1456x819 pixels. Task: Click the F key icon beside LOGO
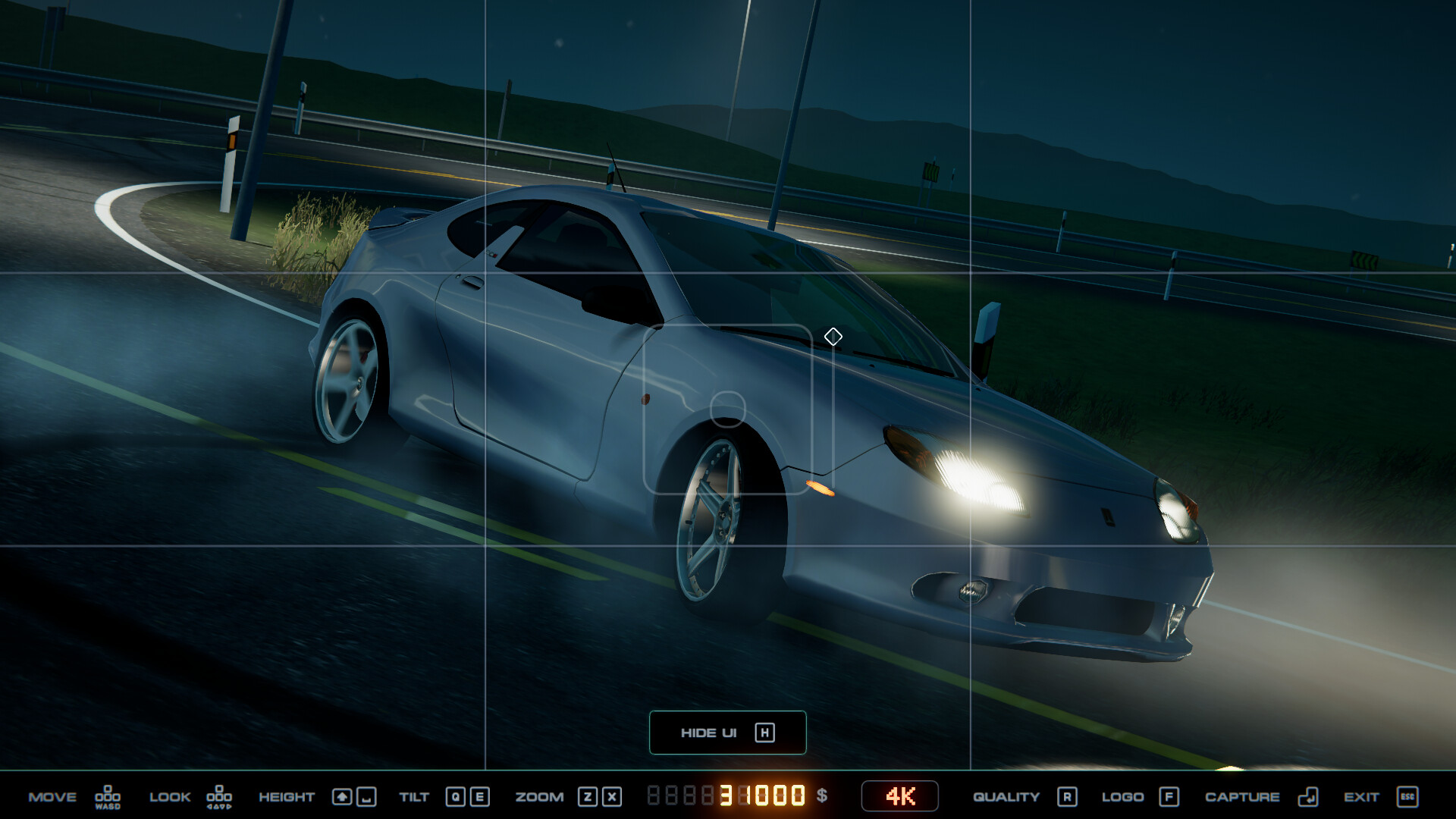[1169, 796]
